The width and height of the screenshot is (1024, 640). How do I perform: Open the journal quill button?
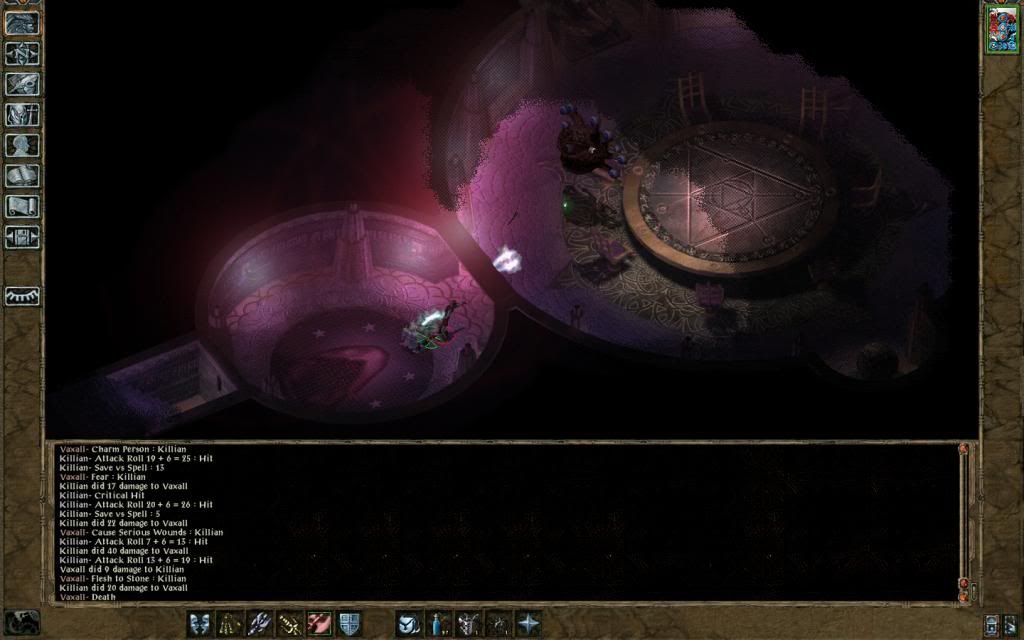pyautogui.click(x=22, y=84)
